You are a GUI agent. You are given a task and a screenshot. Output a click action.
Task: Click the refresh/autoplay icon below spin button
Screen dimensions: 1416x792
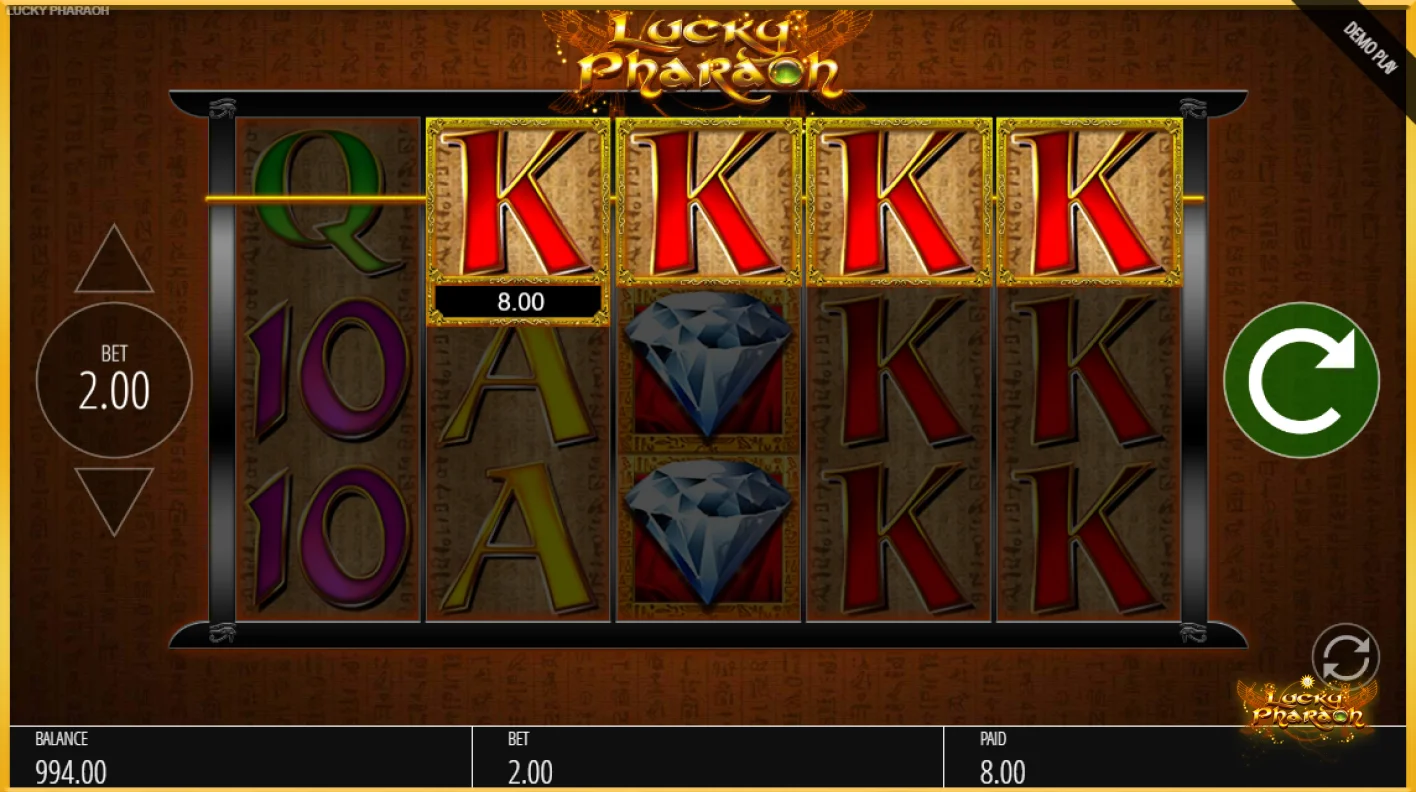1345,655
